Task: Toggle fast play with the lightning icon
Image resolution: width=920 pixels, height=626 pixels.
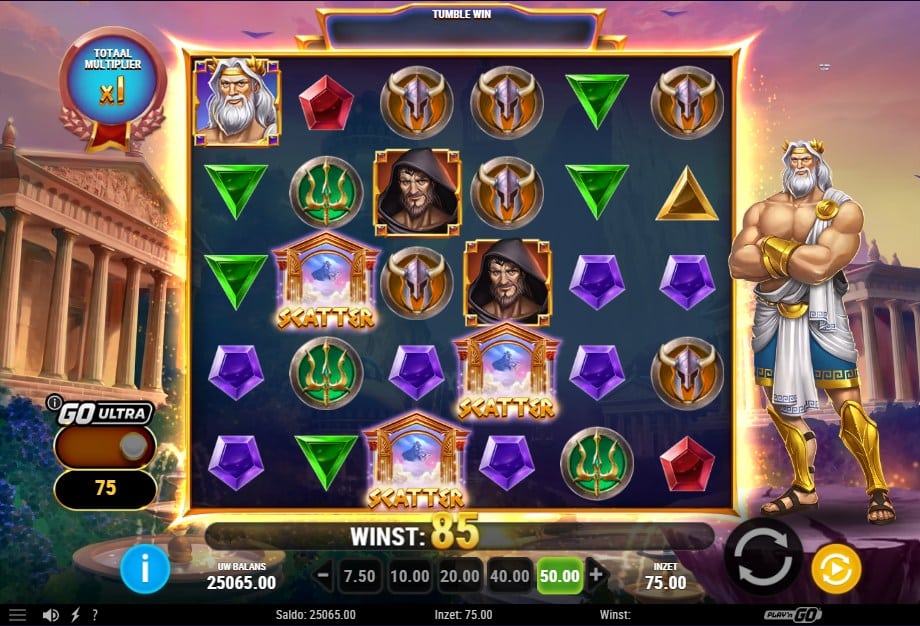Action: 75,615
